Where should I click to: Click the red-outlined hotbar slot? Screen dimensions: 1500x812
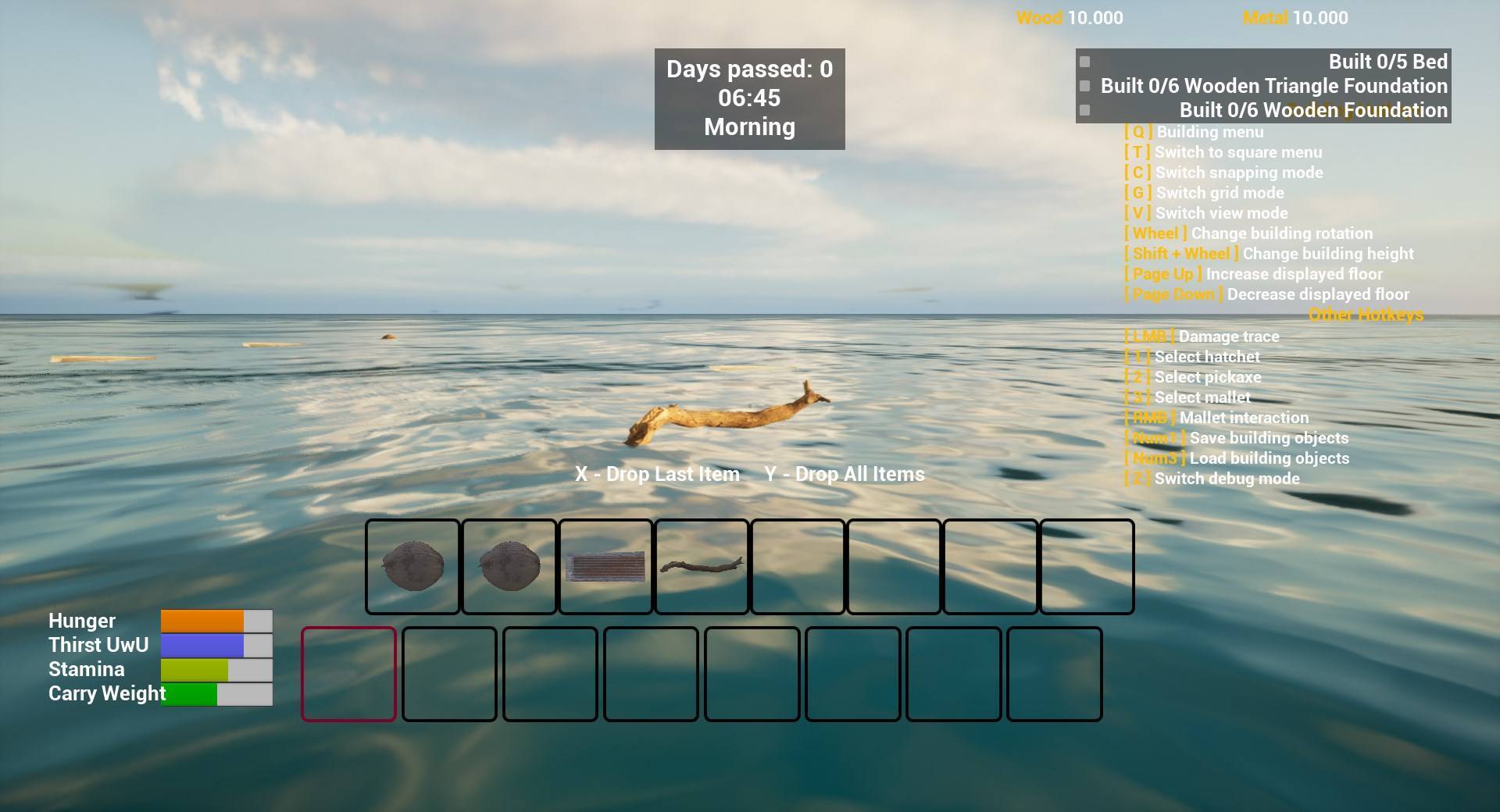coord(348,674)
